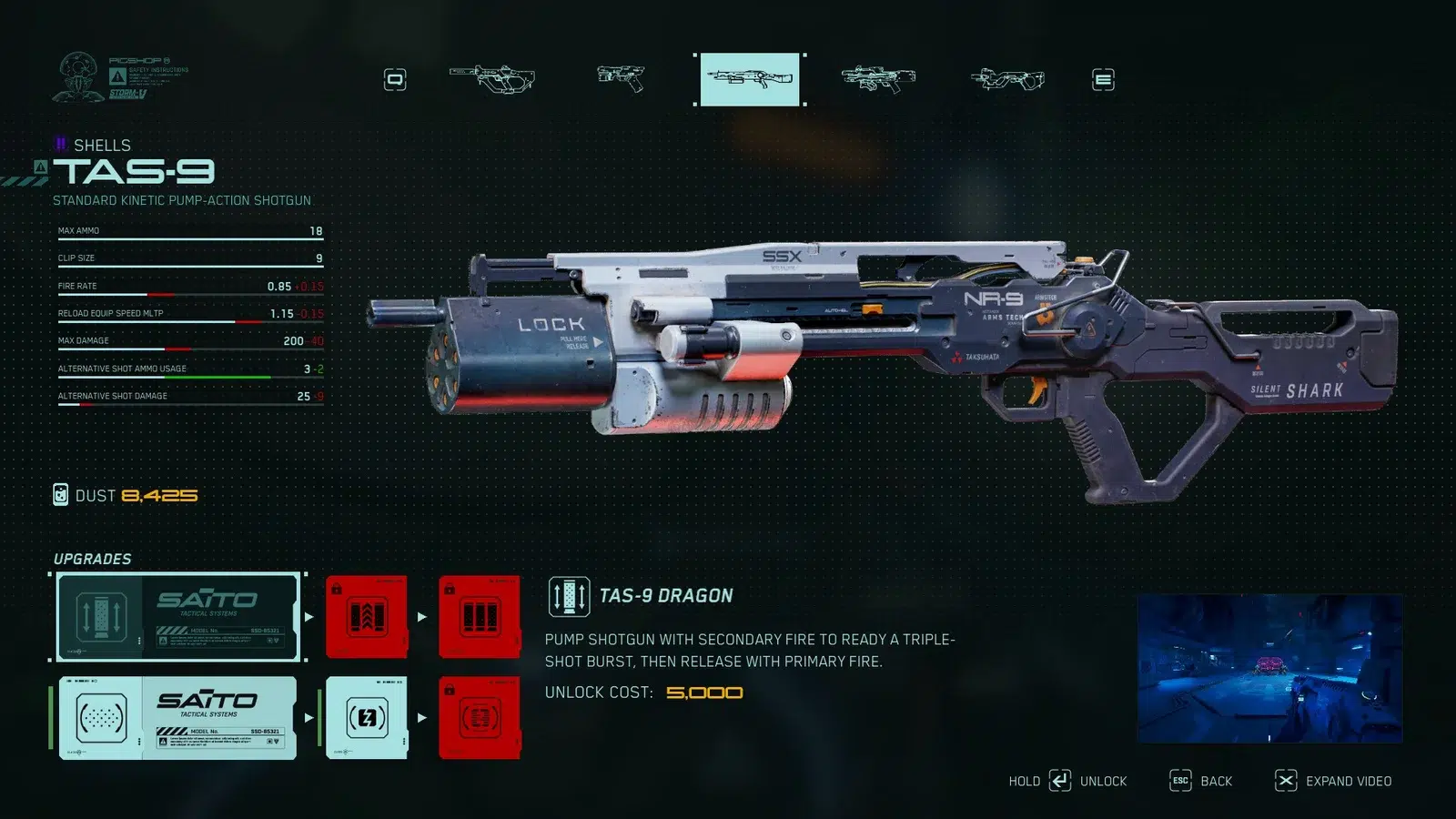Pick the unlocked upgrade with lightning bolt icon
This screenshot has width=1456, height=819.
pos(367,718)
